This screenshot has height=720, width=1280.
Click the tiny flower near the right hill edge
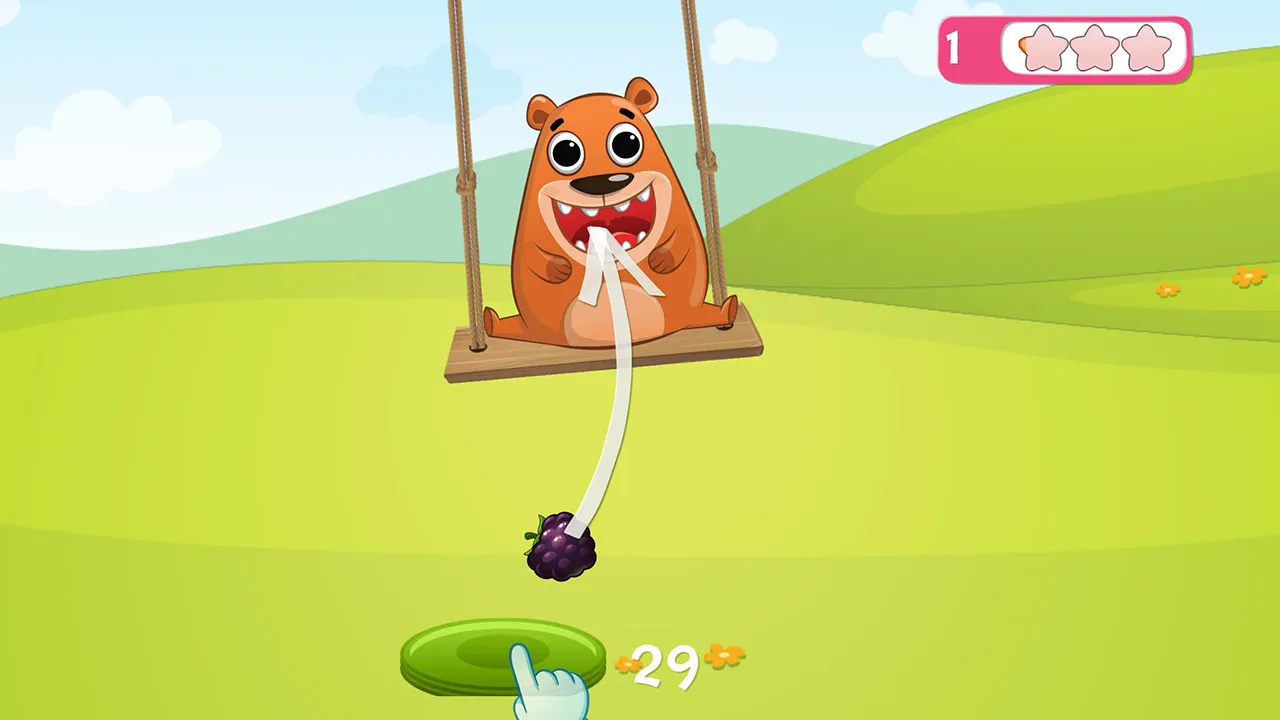pyautogui.click(x=1167, y=291)
